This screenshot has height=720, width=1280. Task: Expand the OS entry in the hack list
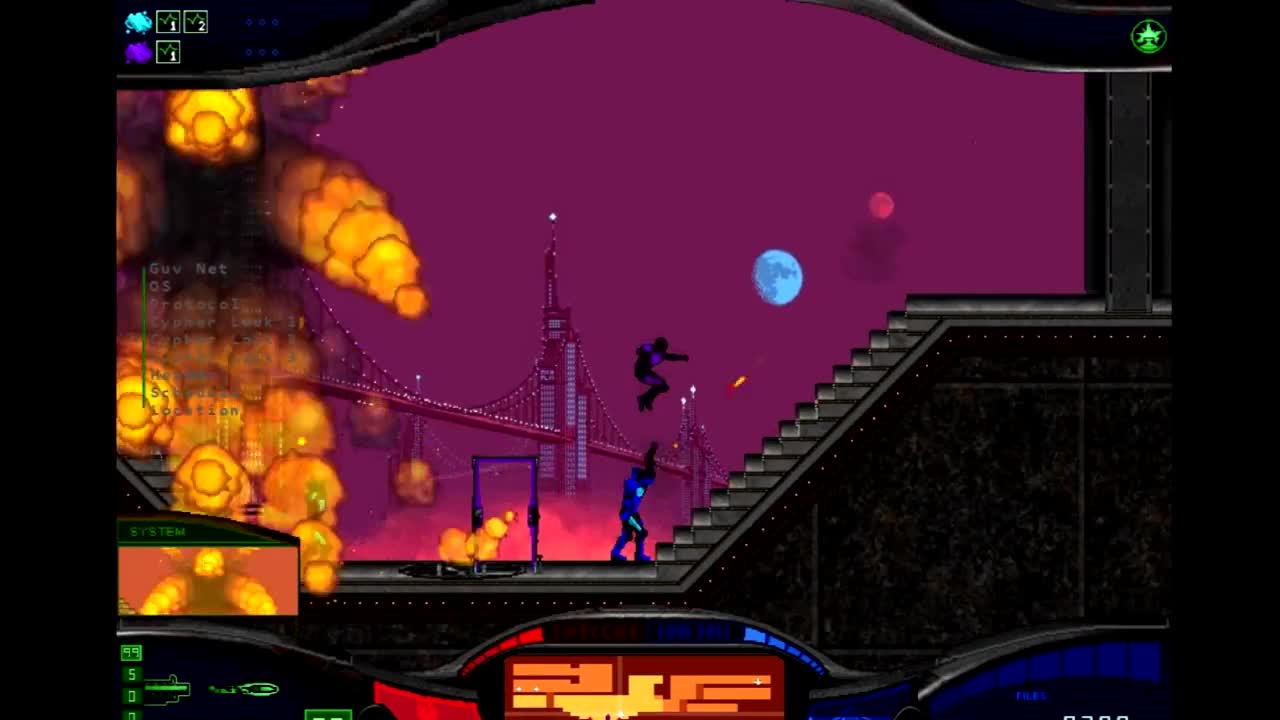tap(158, 287)
